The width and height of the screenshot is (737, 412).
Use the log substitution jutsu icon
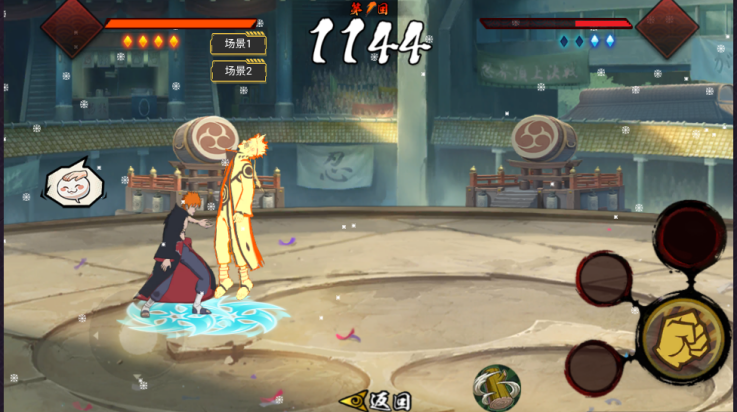point(497,389)
